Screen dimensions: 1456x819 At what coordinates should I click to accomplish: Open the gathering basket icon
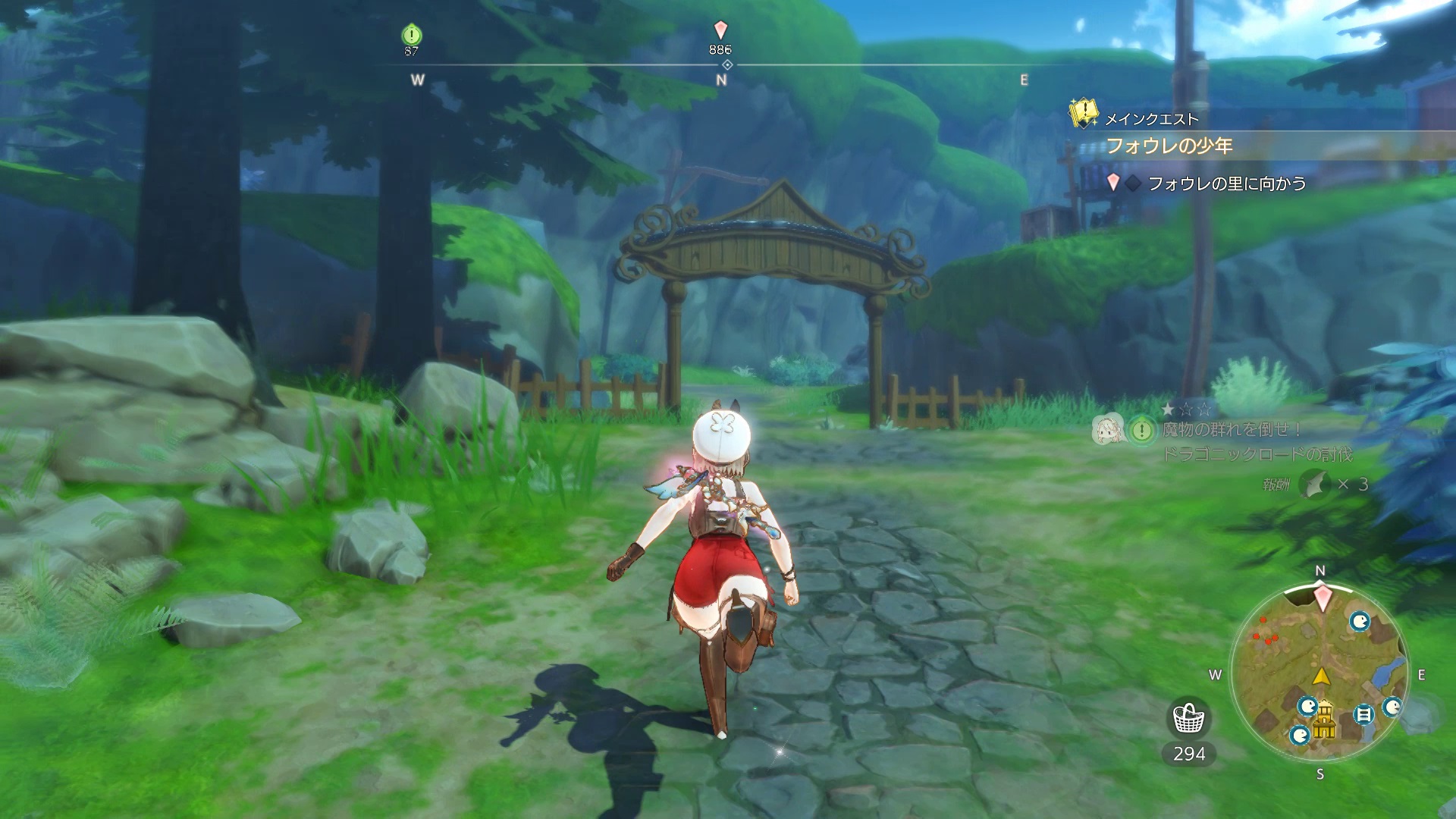tap(1188, 718)
